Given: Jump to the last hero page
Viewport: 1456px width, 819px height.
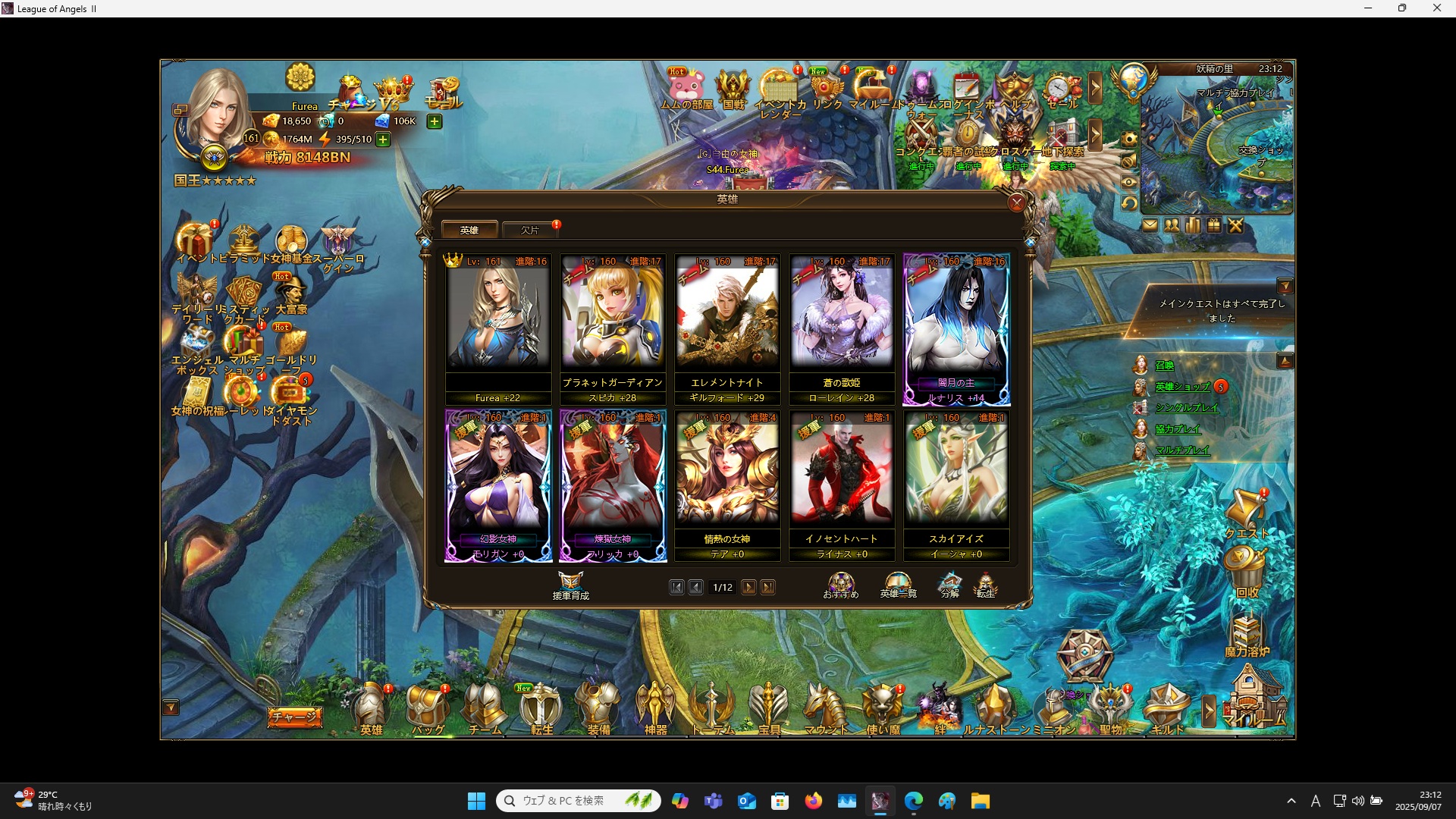Looking at the screenshot, I should pos(768,588).
